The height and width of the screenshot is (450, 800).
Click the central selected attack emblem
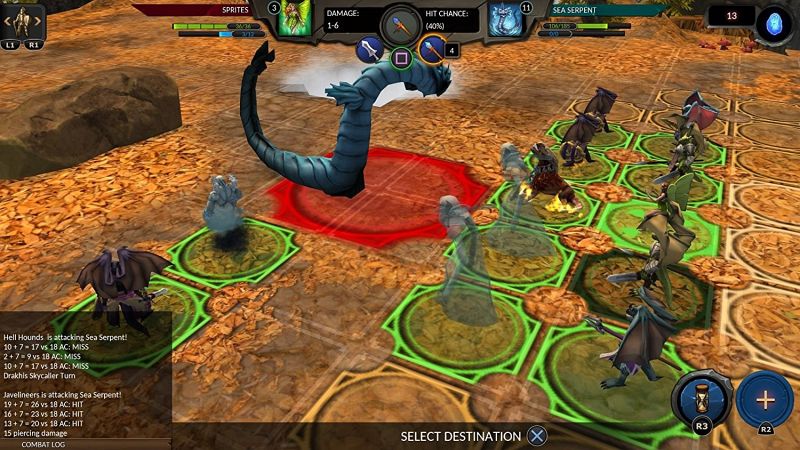(400, 22)
